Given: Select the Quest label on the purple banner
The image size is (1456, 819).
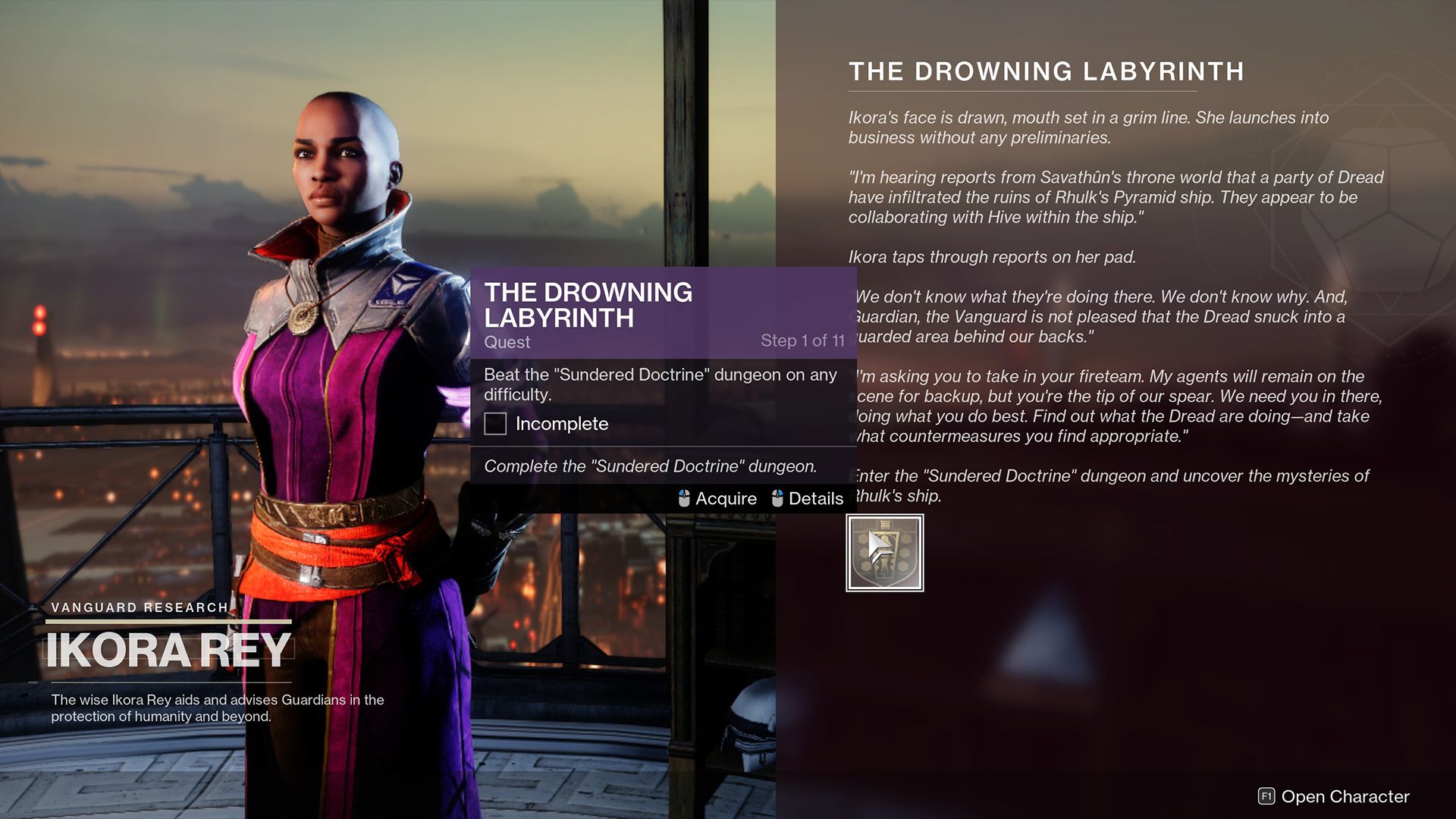Looking at the screenshot, I should point(507,342).
